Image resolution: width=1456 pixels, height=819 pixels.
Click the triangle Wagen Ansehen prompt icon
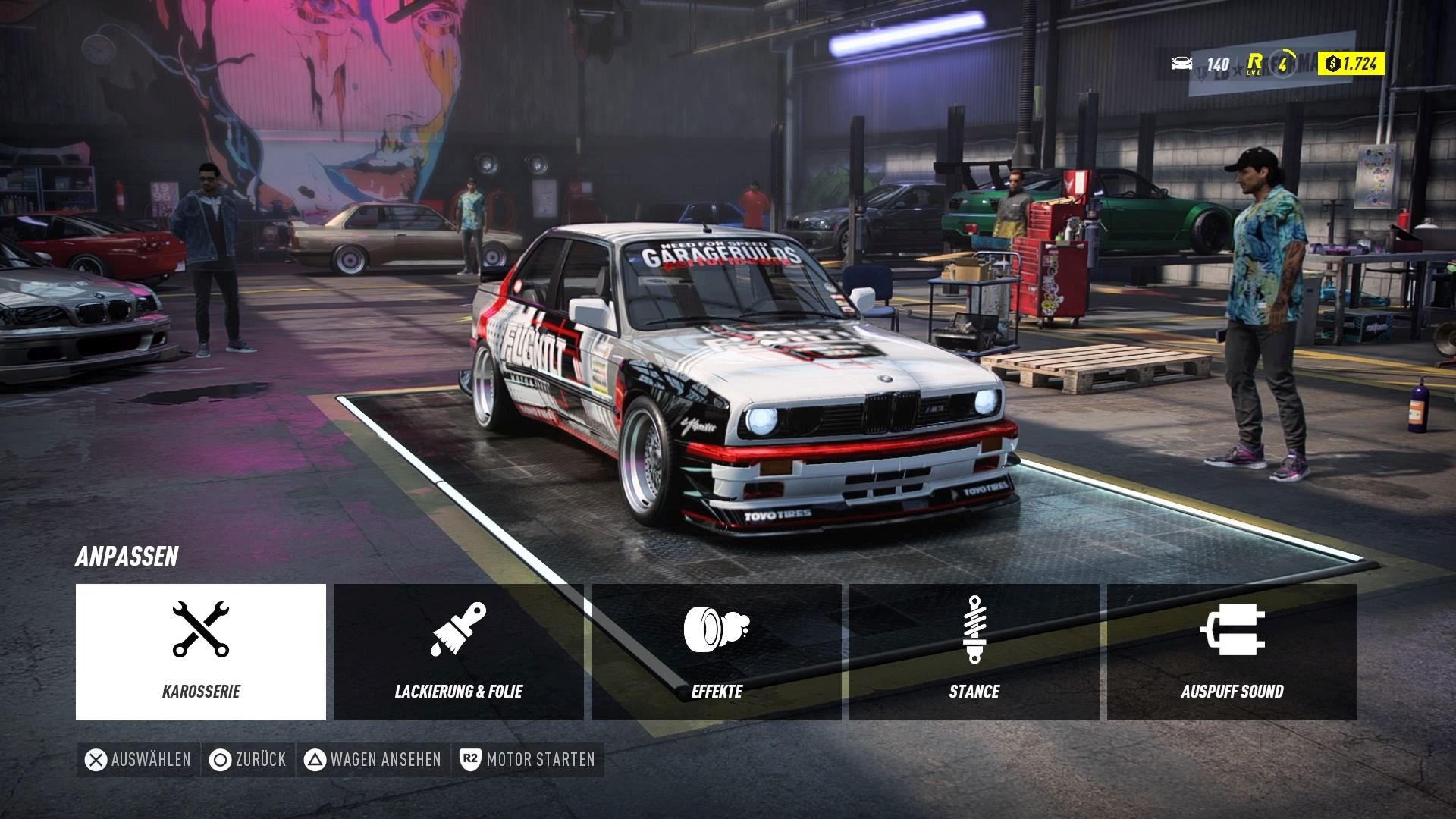pyautogui.click(x=313, y=758)
